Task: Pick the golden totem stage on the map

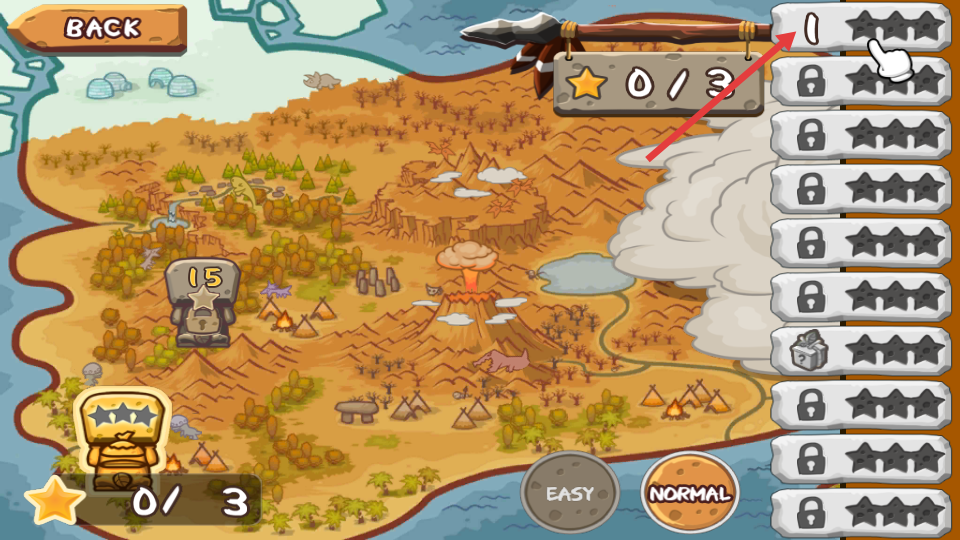Action: tap(122, 436)
